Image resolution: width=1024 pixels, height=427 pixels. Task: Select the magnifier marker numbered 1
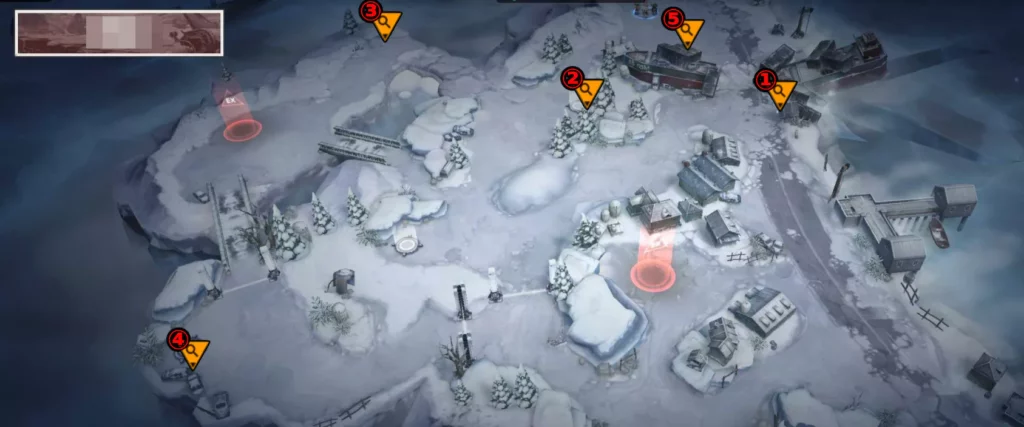click(x=775, y=89)
